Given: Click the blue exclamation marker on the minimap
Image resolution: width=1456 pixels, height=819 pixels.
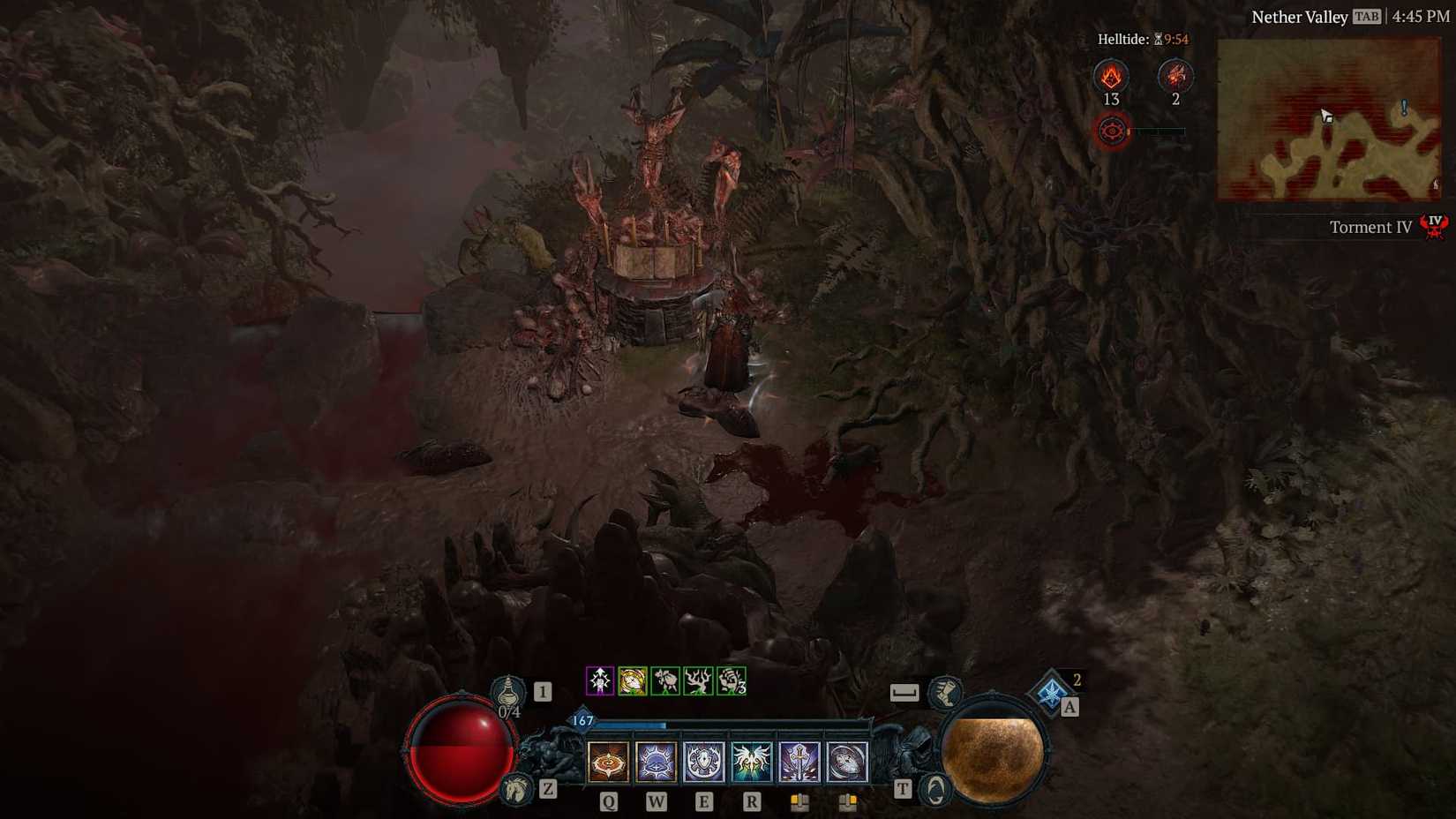Looking at the screenshot, I should [1403, 107].
